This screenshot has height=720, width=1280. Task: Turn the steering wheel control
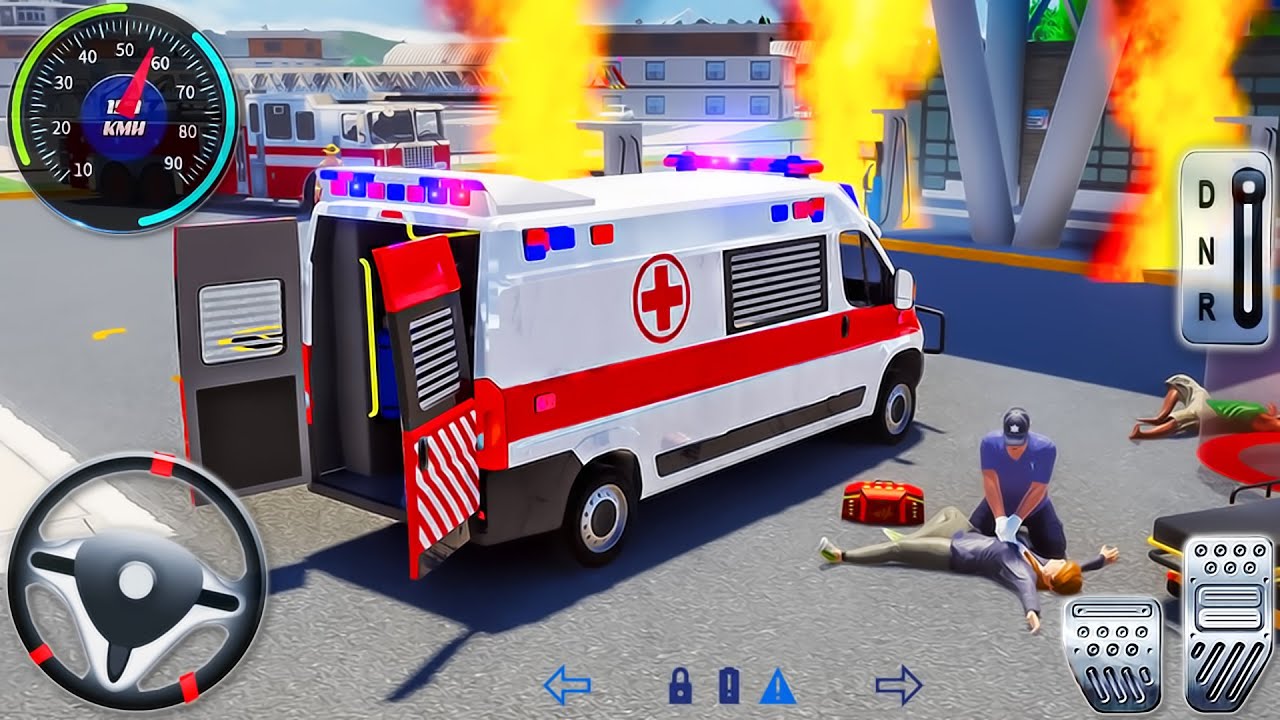coord(136,580)
